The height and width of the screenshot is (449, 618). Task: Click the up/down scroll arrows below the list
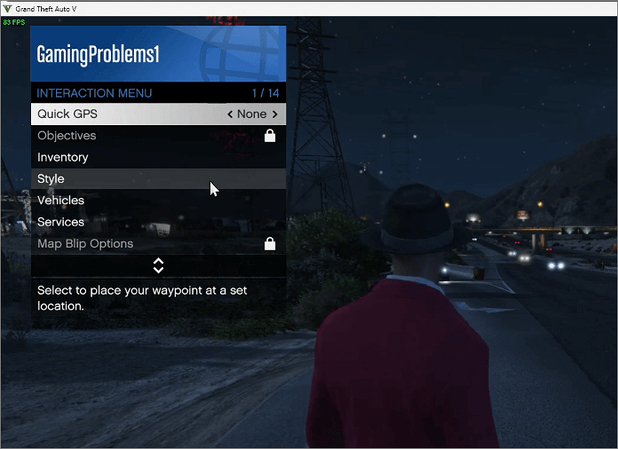(158, 265)
